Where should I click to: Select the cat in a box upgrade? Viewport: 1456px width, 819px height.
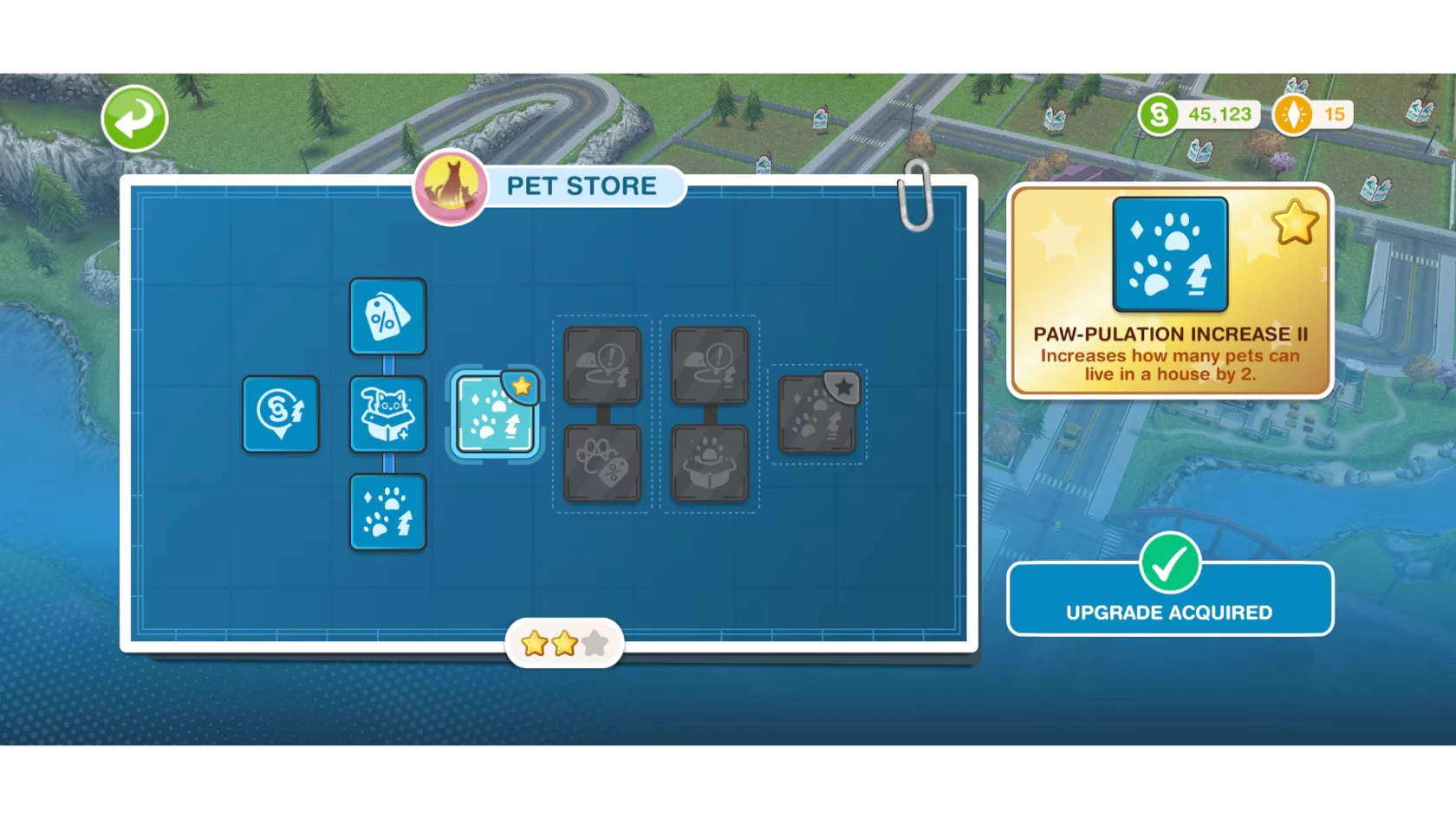[x=387, y=414]
